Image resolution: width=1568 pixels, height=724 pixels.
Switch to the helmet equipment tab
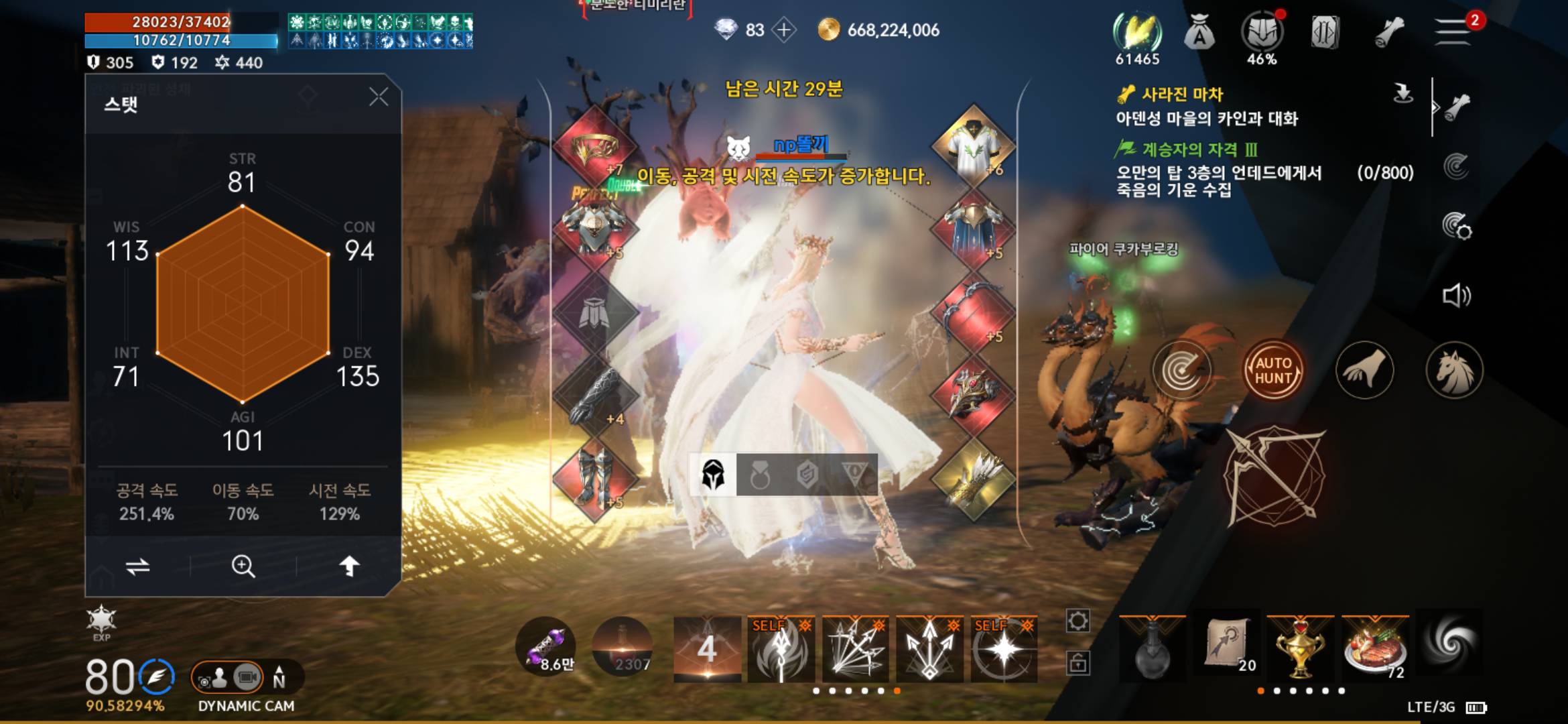pyautogui.click(x=716, y=473)
